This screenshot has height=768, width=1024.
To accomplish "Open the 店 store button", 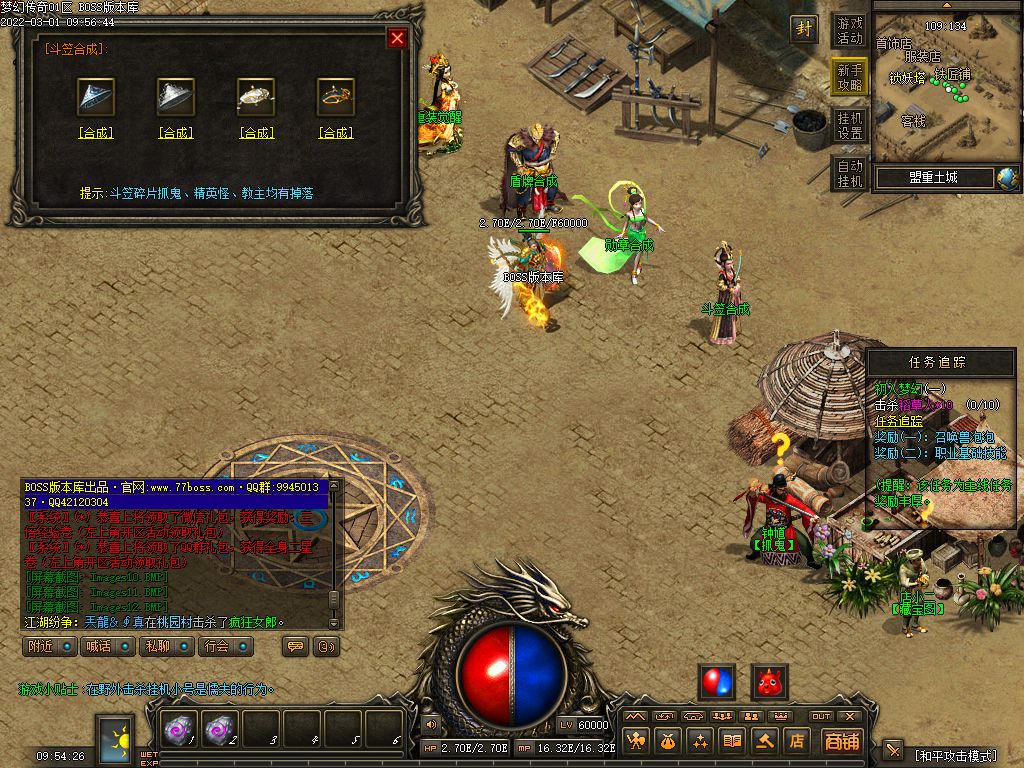I will coord(797,741).
